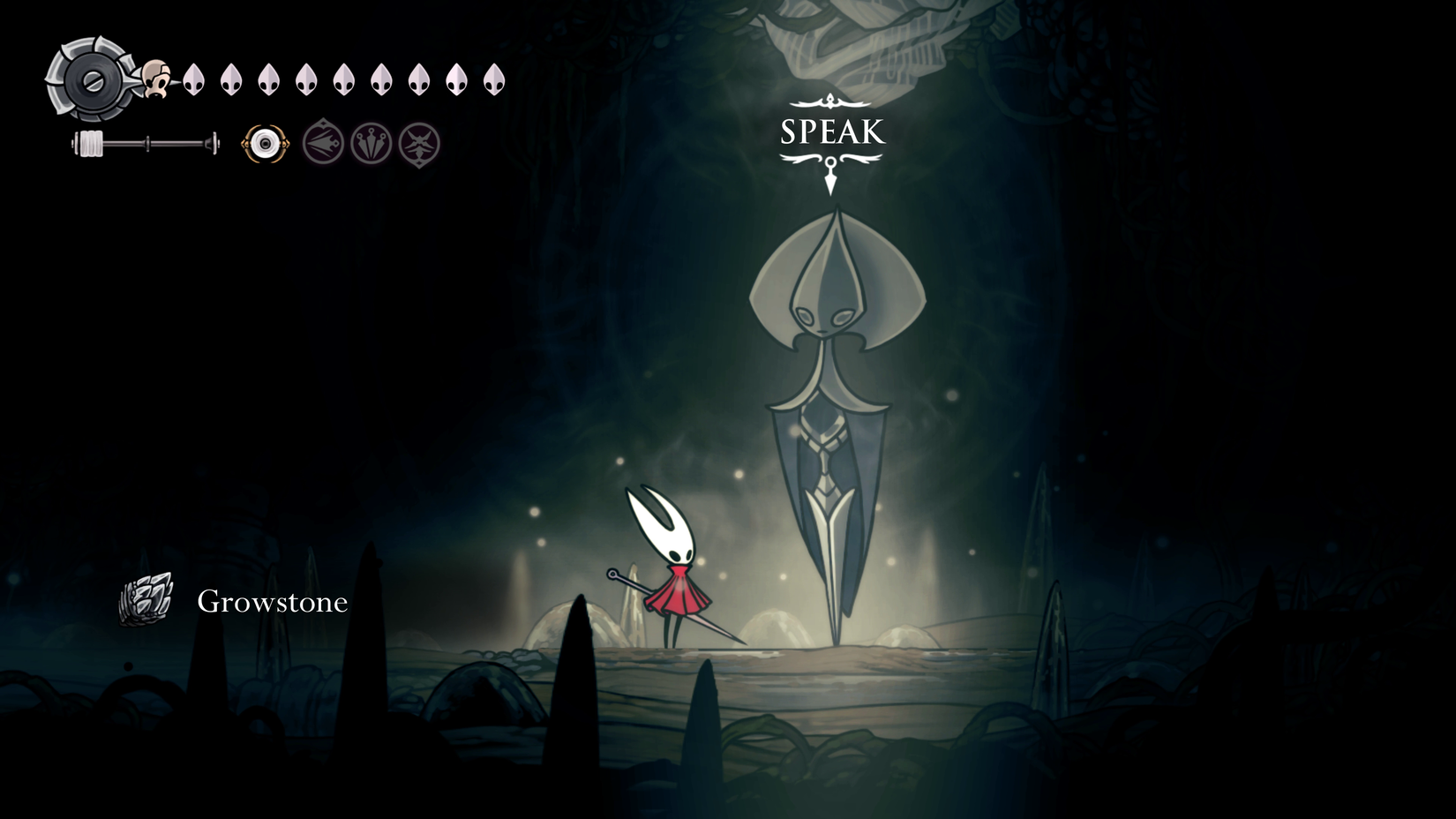
Task: Toggle the fifth health mask in the row
Action: [x=343, y=79]
